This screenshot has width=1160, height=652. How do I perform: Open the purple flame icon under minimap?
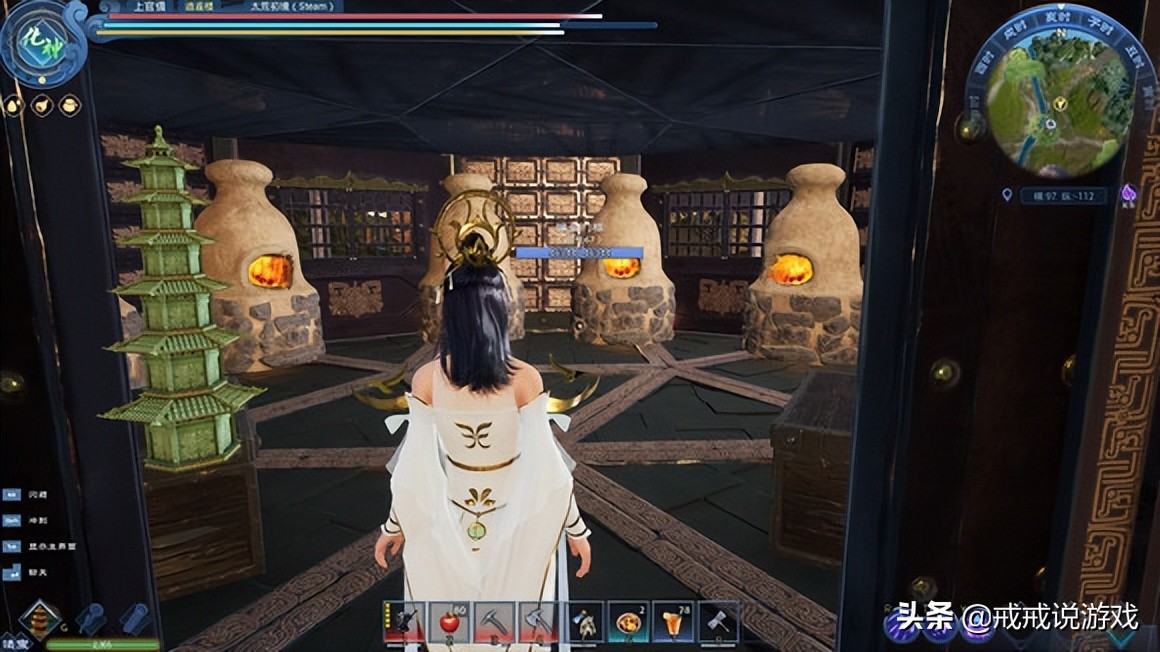tap(1129, 192)
